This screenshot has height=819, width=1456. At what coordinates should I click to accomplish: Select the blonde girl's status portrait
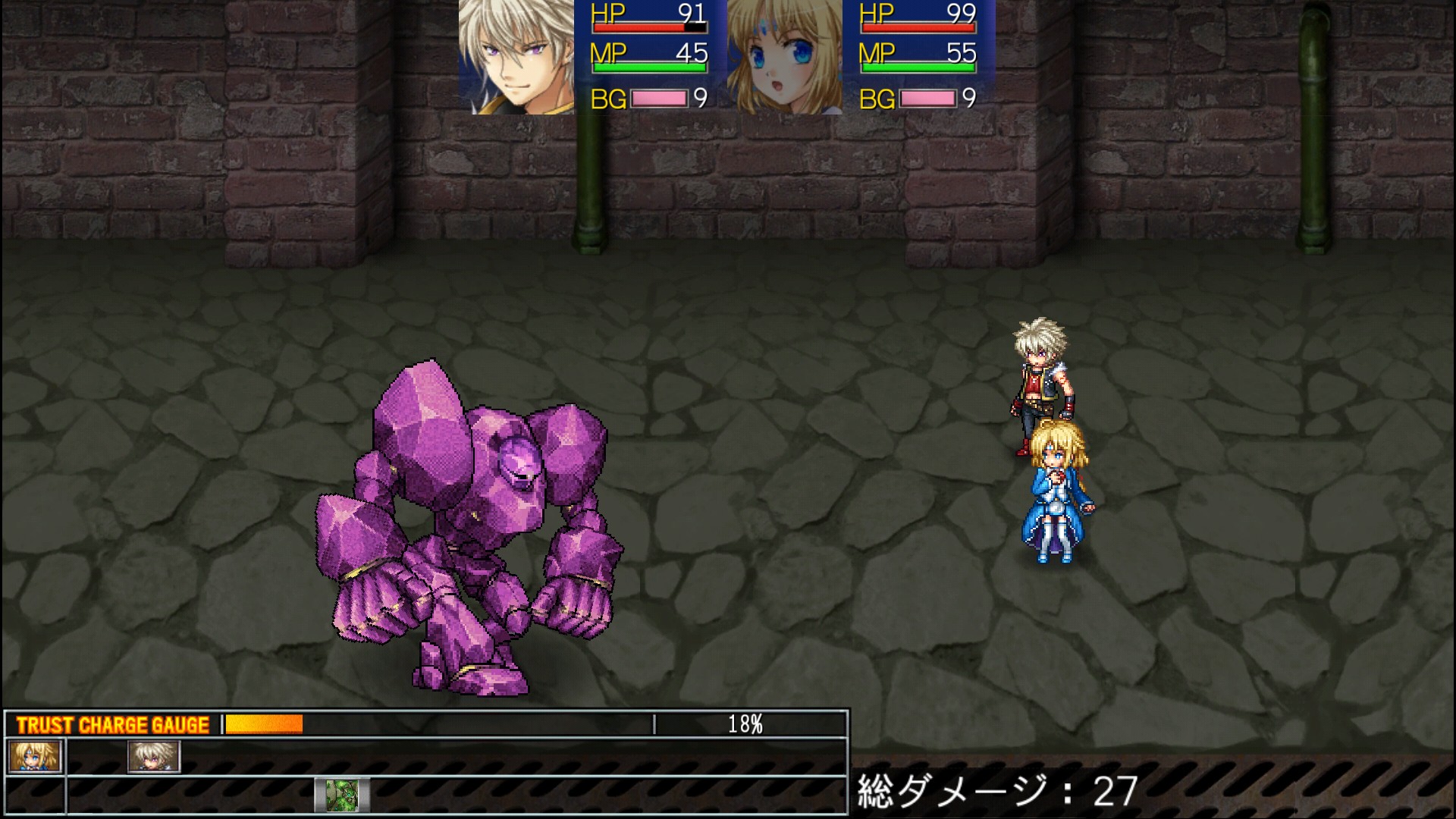click(784, 57)
